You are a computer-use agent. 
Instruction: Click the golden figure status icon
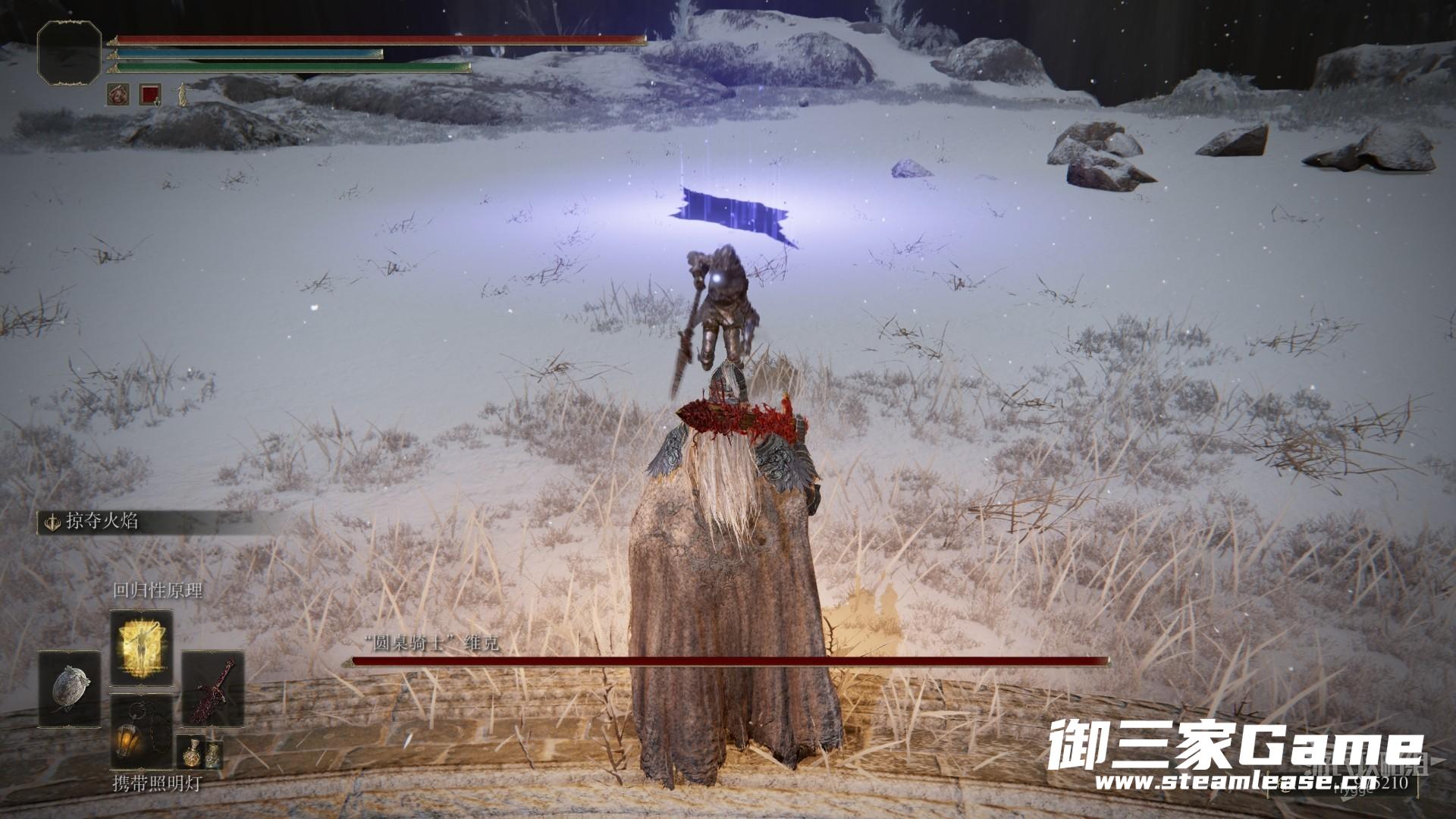pyautogui.click(x=181, y=95)
